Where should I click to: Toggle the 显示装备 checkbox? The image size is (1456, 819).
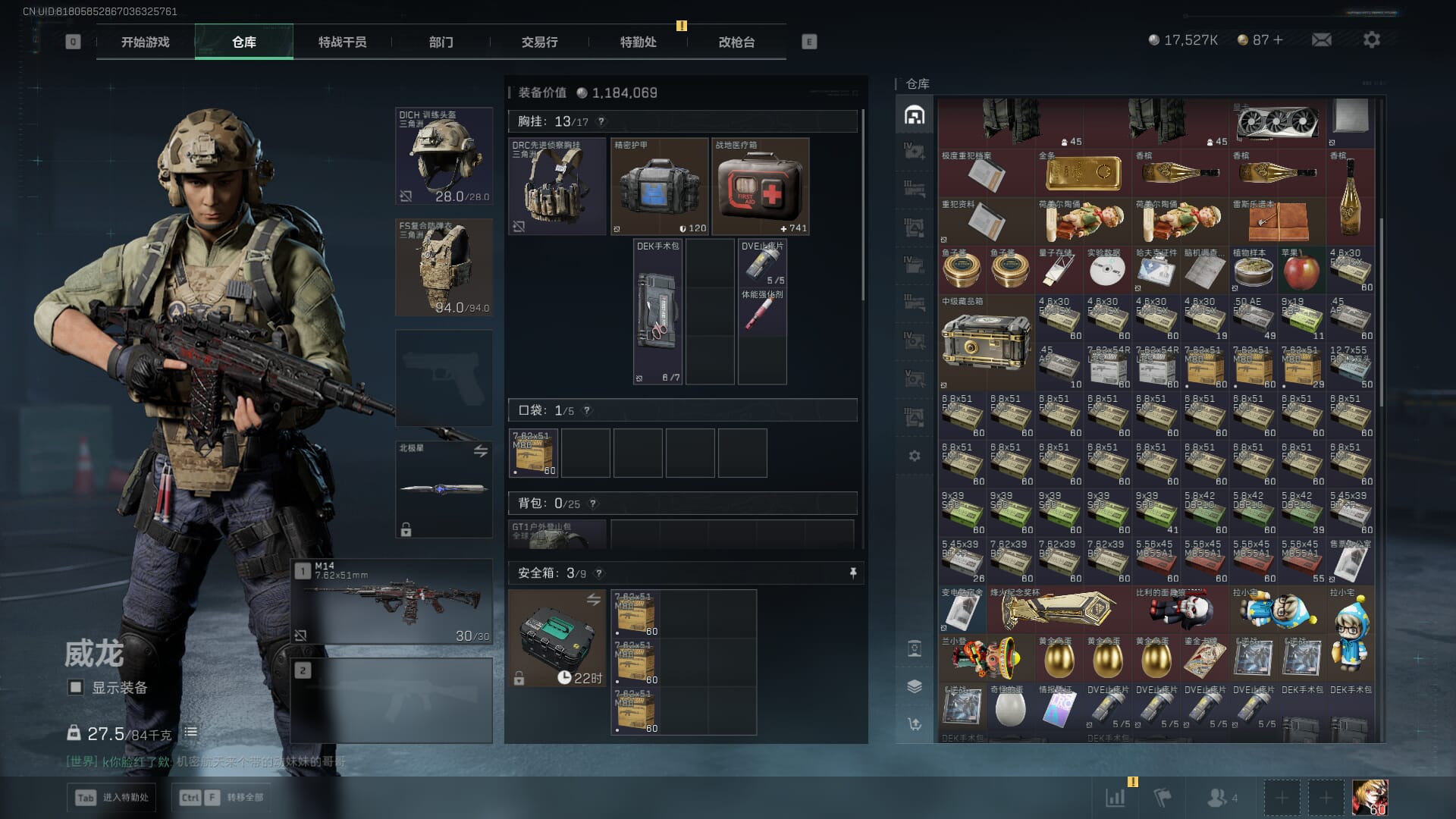point(76,688)
